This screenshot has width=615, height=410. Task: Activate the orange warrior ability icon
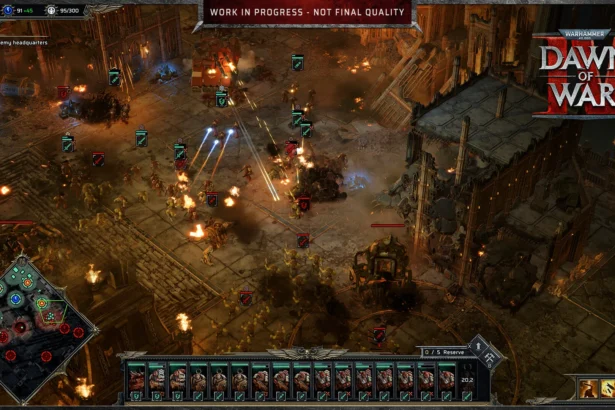(586, 387)
